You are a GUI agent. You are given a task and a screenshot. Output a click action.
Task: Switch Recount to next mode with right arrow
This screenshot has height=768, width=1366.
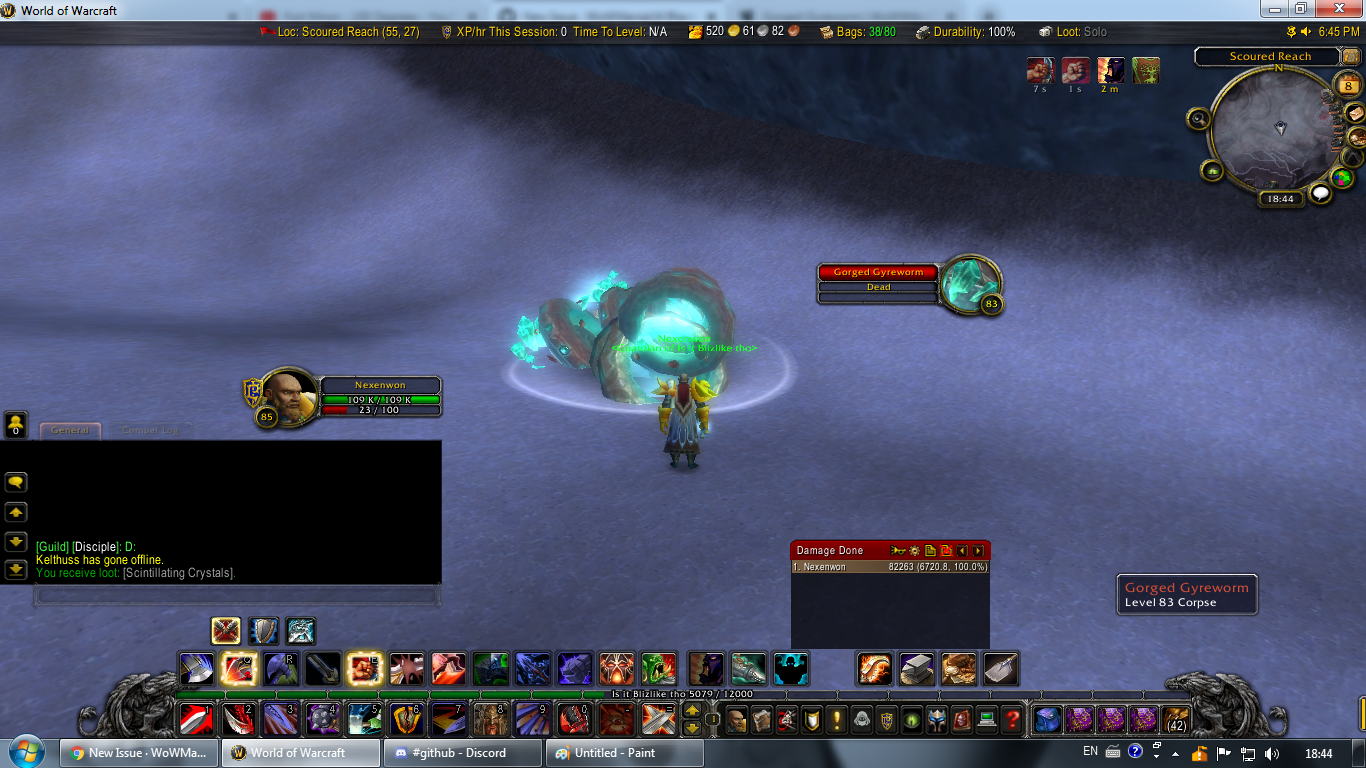977,550
